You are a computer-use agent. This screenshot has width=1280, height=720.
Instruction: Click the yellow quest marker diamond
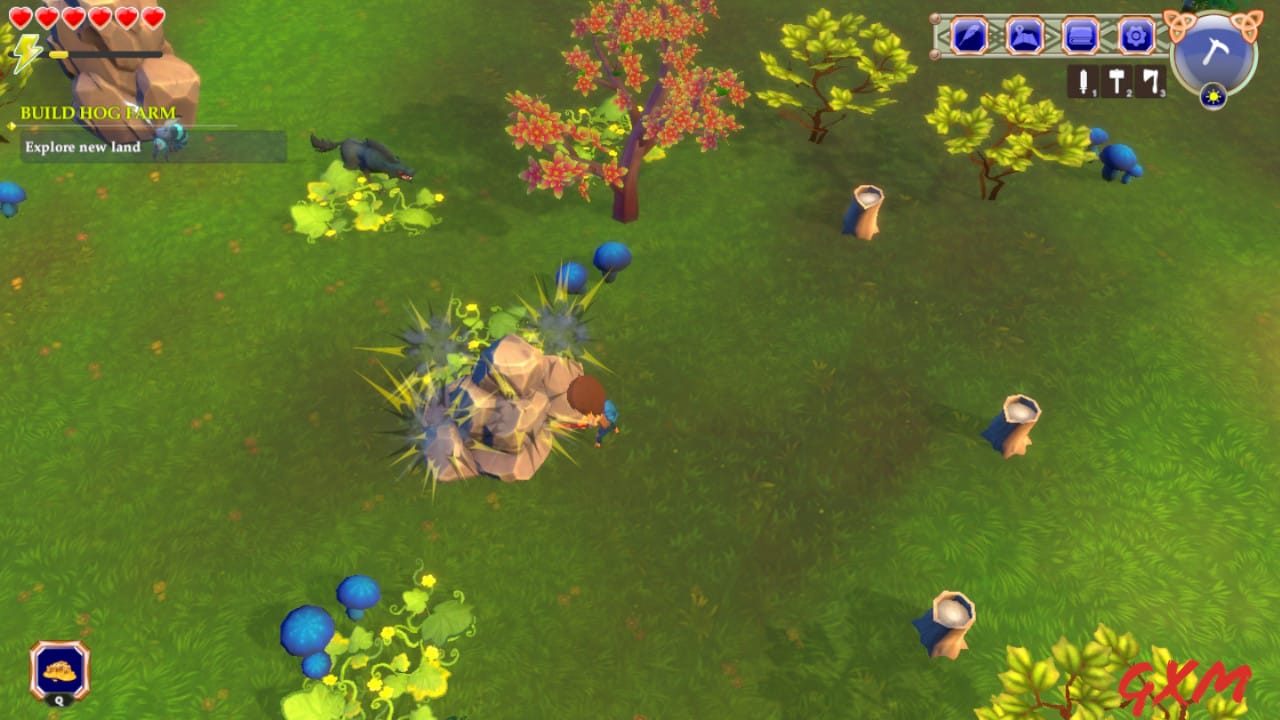[x=10, y=127]
